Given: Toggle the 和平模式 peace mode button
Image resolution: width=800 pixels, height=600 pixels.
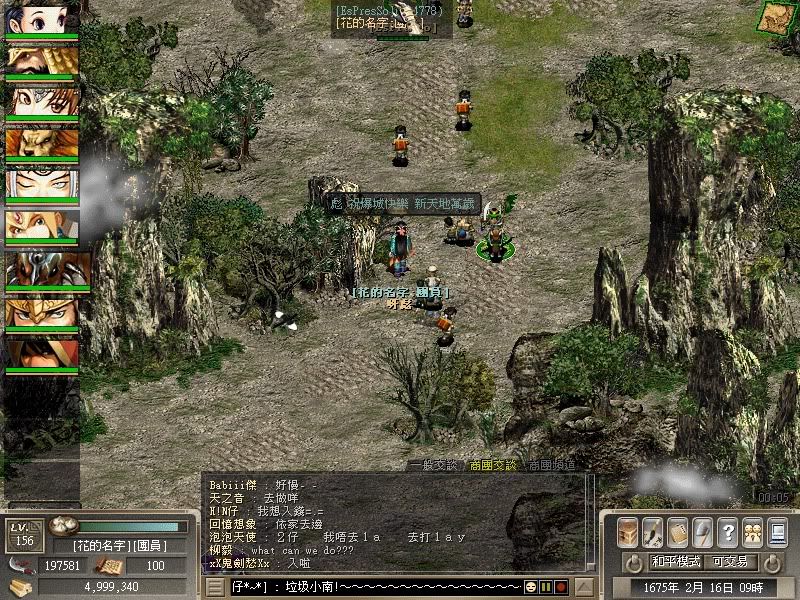Looking at the screenshot, I should (x=677, y=562).
